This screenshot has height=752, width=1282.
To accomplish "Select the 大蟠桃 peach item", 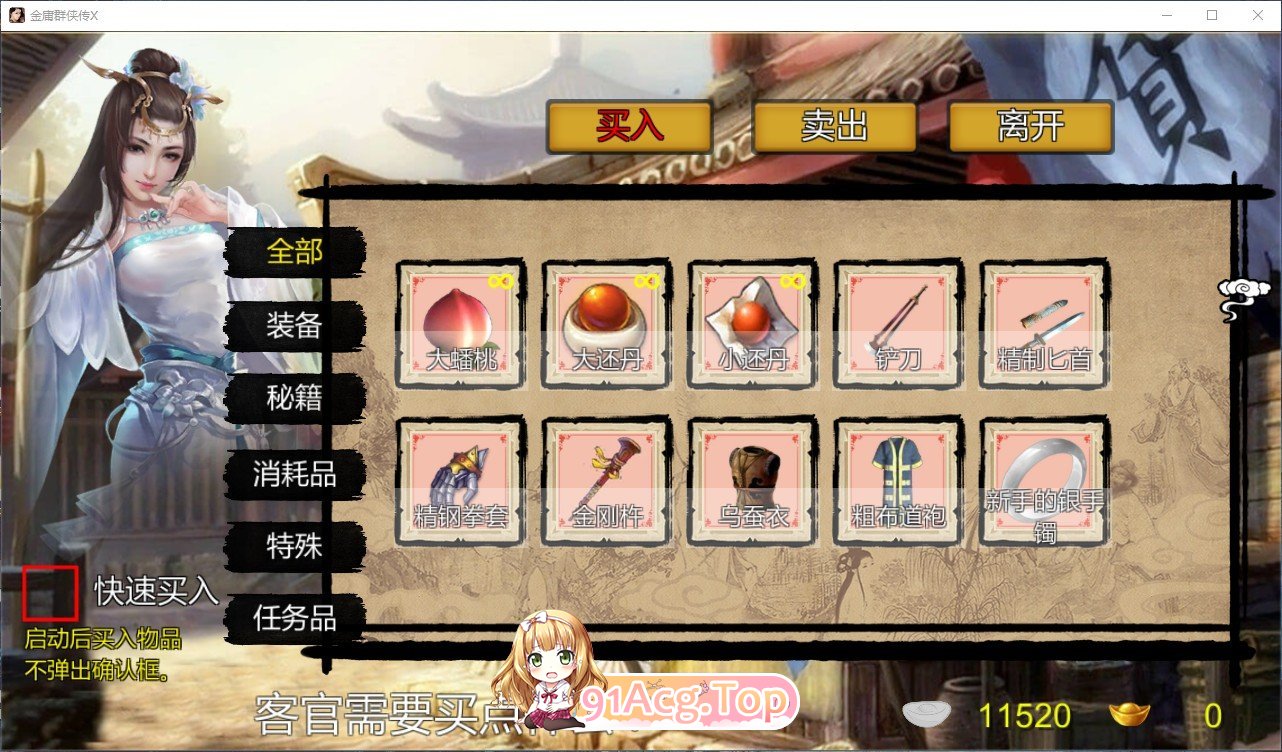I will [x=459, y=320].
